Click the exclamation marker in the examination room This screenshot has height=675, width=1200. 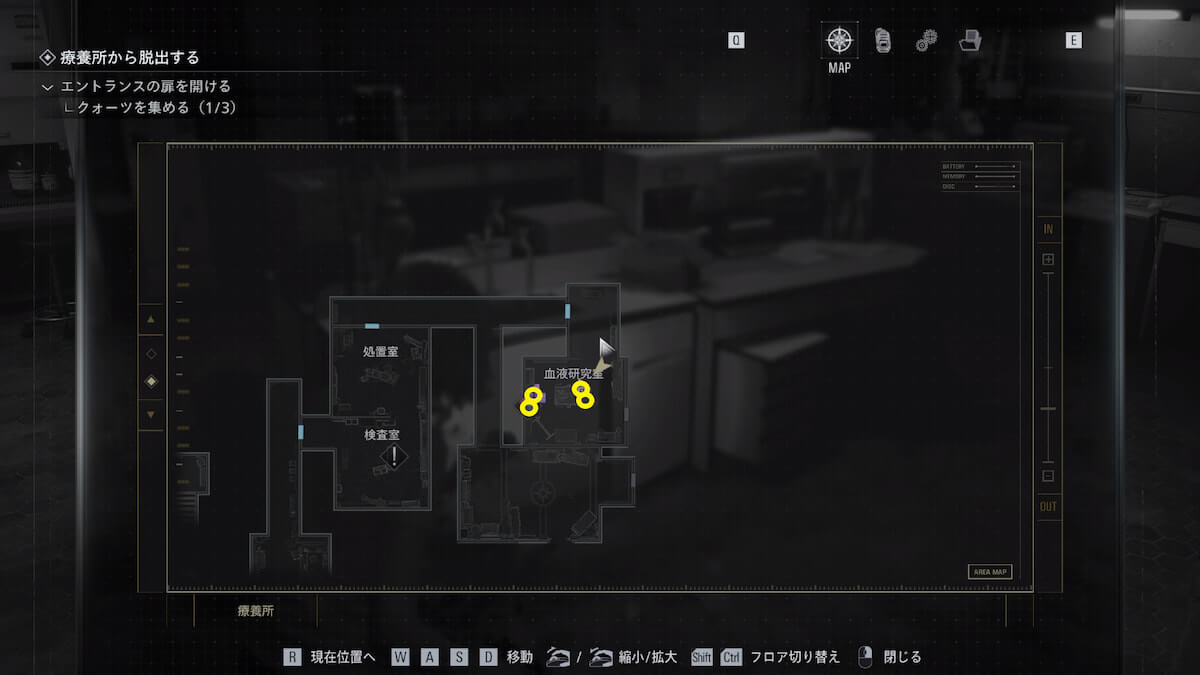[x=395, y=457]
